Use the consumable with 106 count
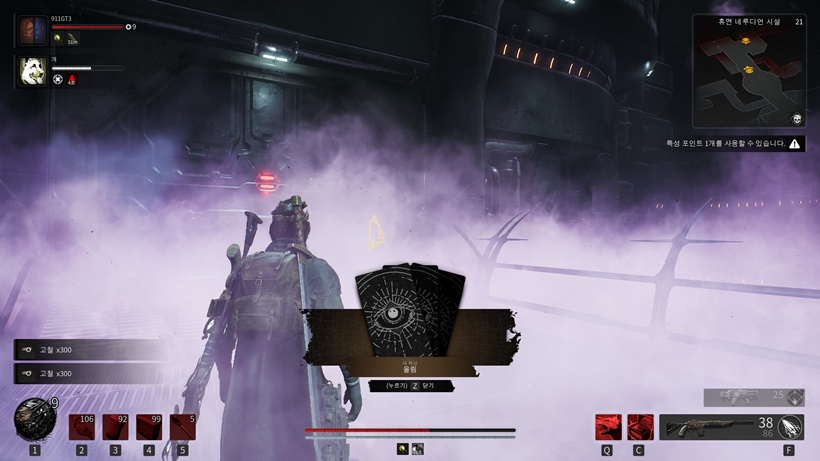The height and width of the screenshot is (461, 820). (82, 427)
